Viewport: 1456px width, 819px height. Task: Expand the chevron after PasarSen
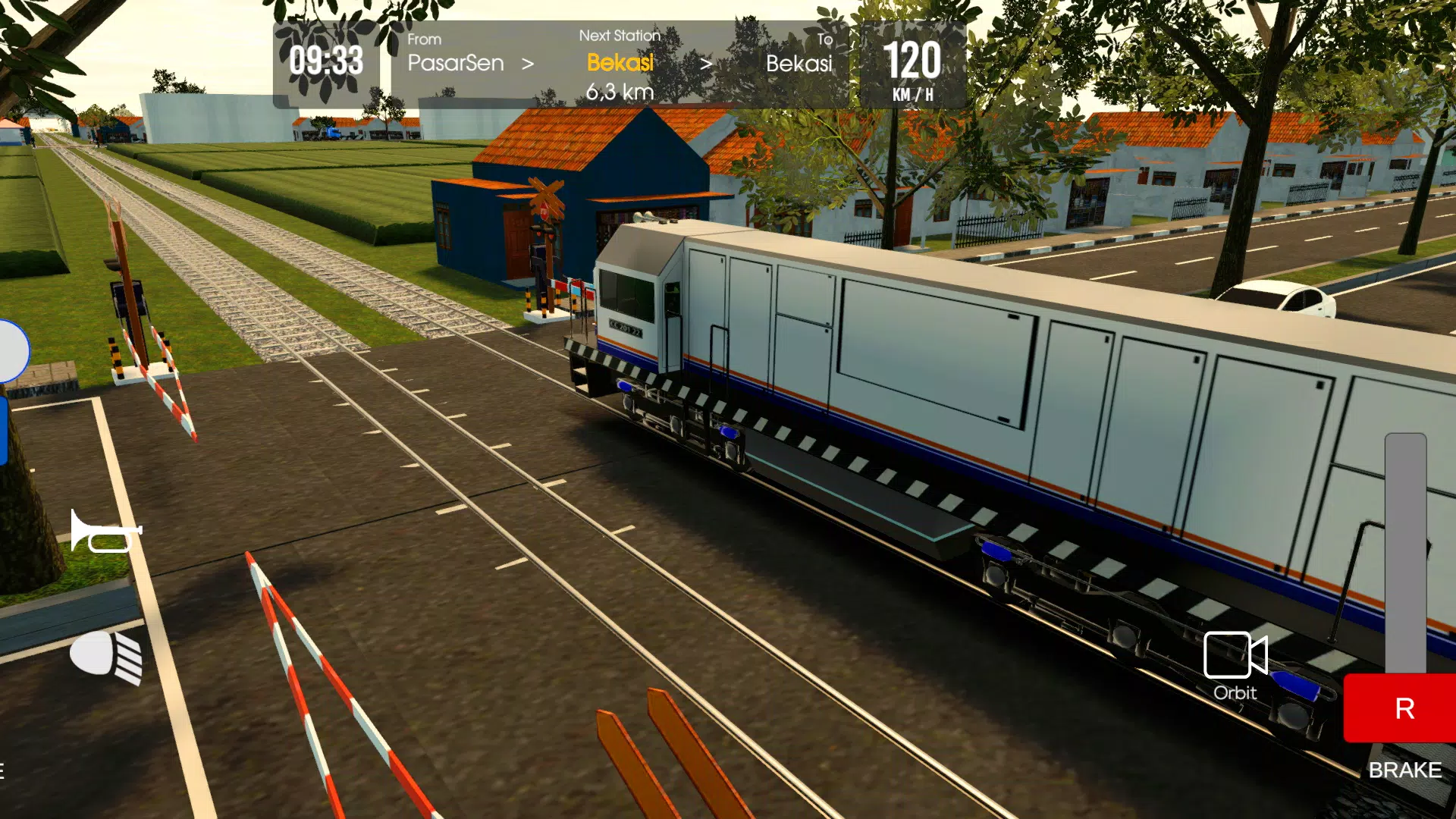(529, 64)
